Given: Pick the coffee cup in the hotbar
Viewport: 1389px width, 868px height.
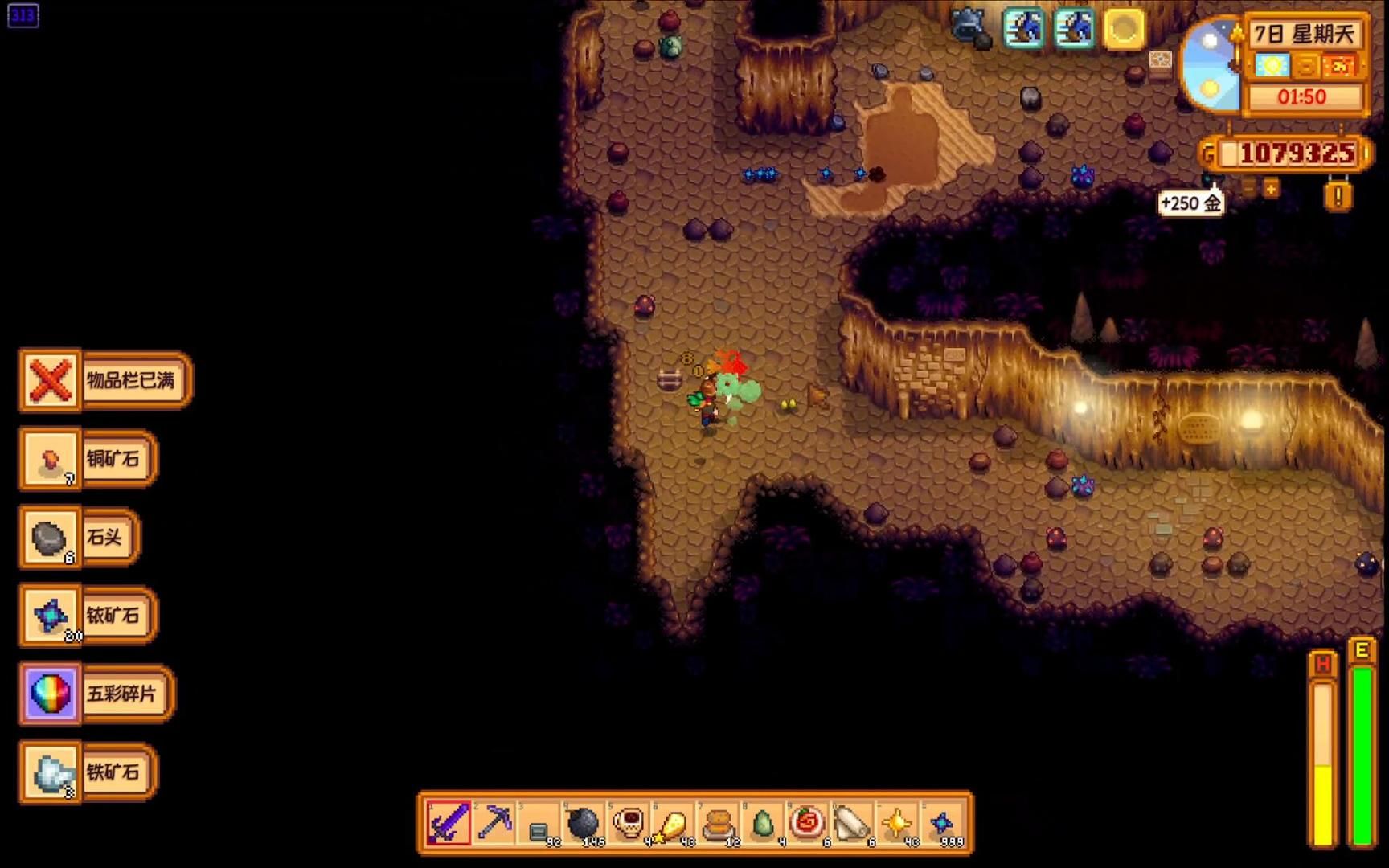Looking at the screenshot, I should [629, 822].
